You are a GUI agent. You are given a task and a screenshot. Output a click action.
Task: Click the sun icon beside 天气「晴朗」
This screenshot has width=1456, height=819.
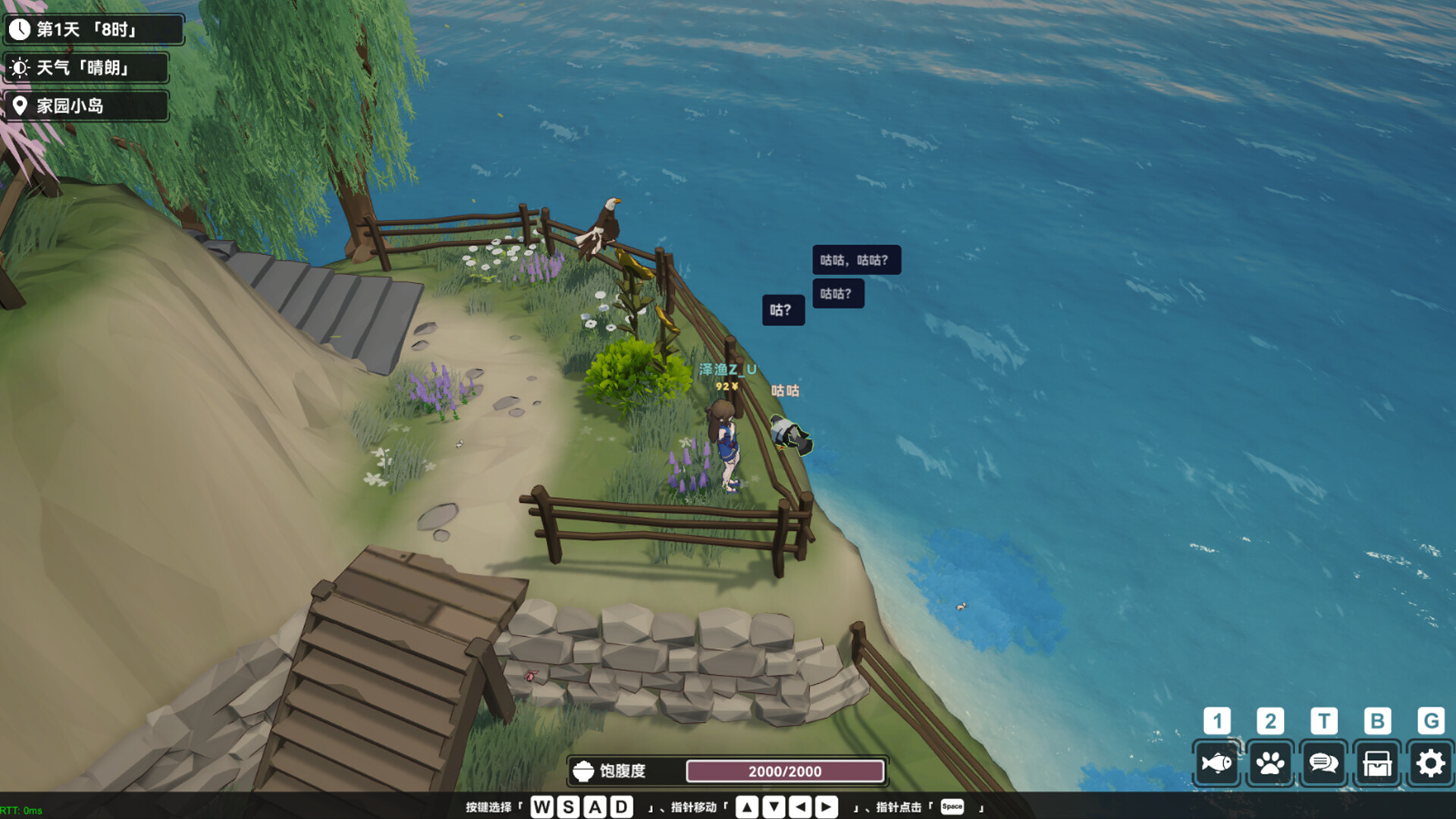[x=20, y=67]
